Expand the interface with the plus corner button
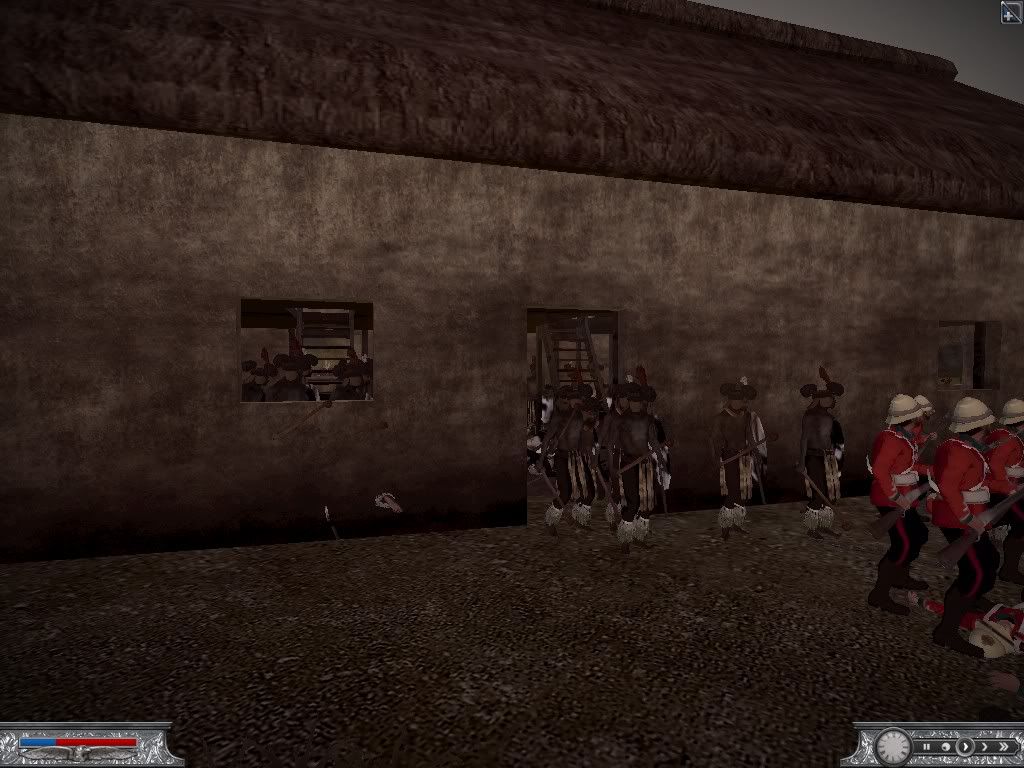The image size is (1024, 768). click(1011, 11)
